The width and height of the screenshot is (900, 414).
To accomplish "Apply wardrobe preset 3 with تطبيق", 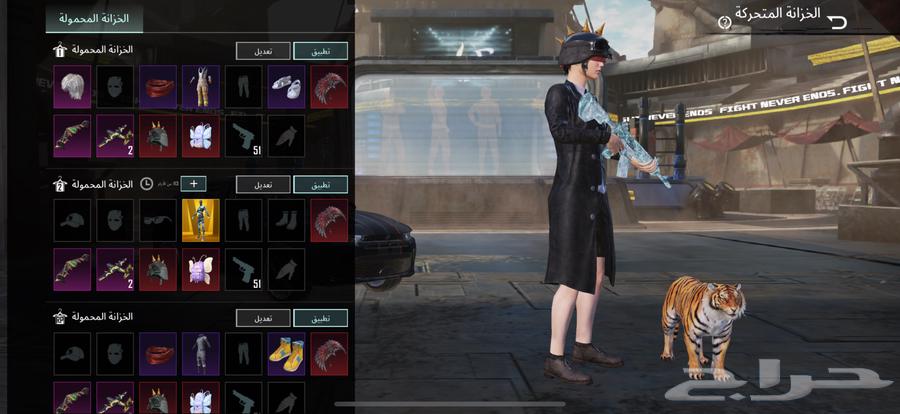I will [x=321, y=318].
